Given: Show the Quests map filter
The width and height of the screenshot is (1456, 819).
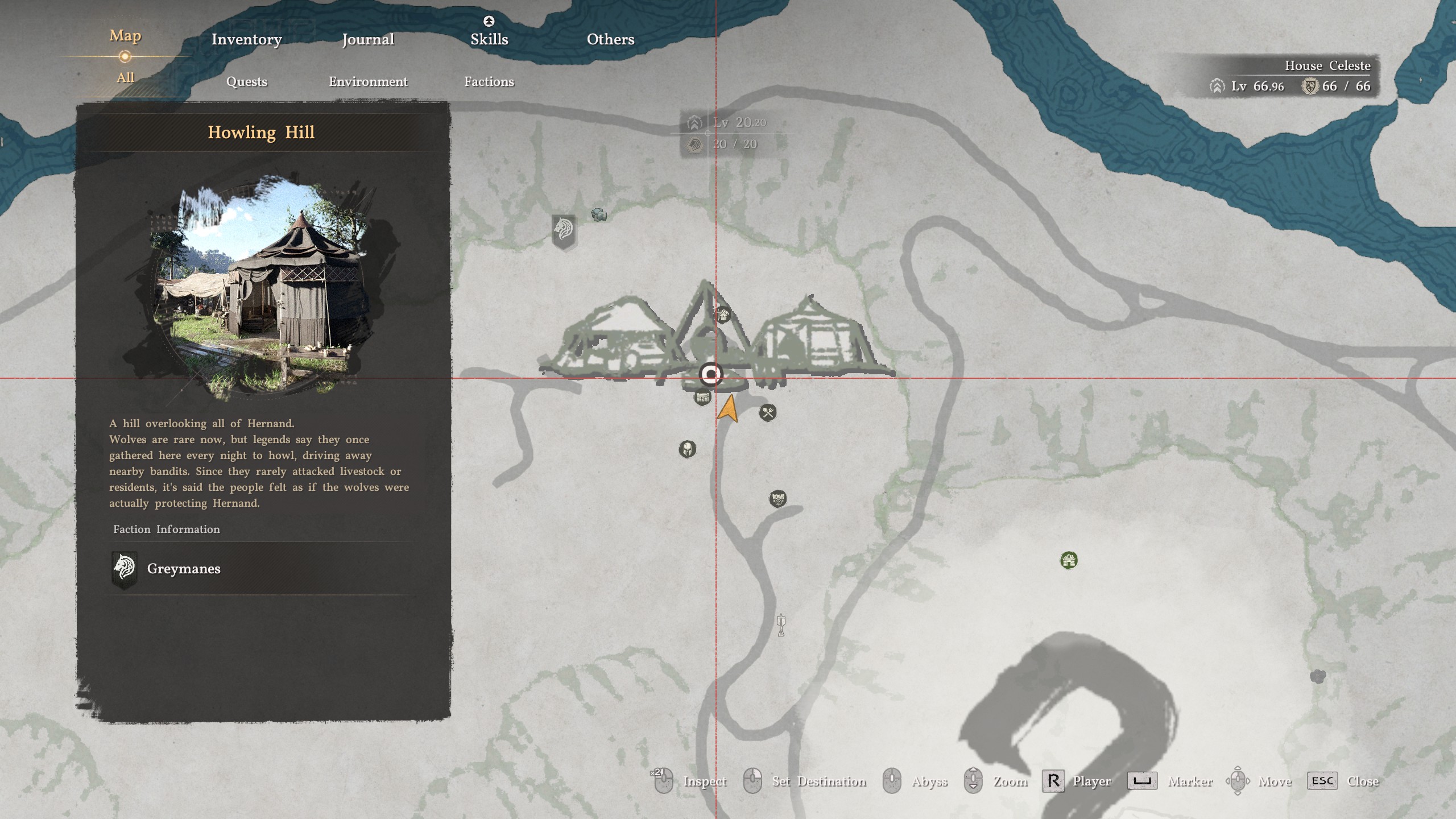Looking at the screenshot, I should point(246,81).
